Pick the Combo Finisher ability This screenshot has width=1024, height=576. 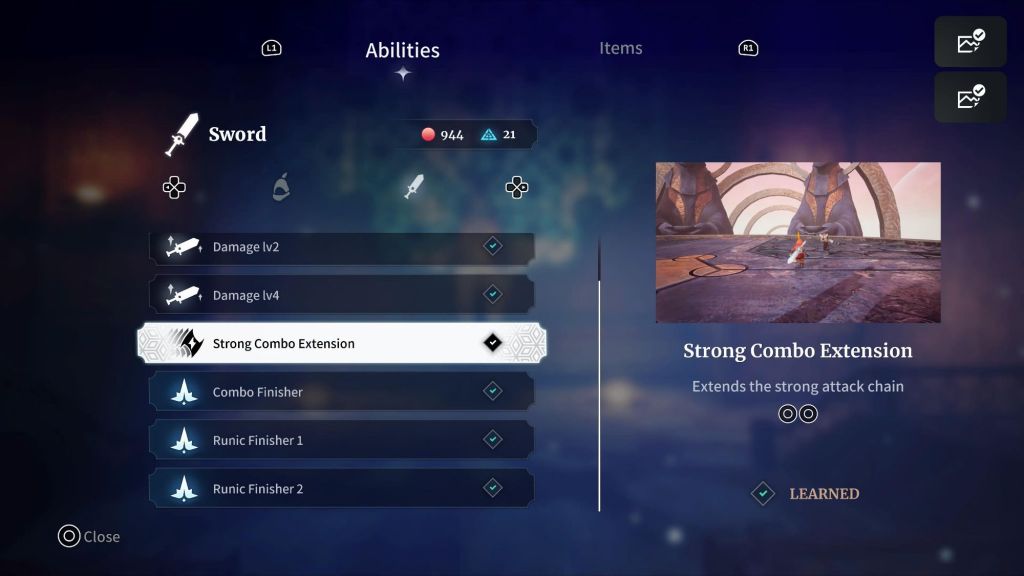click(x=341, y=392)
